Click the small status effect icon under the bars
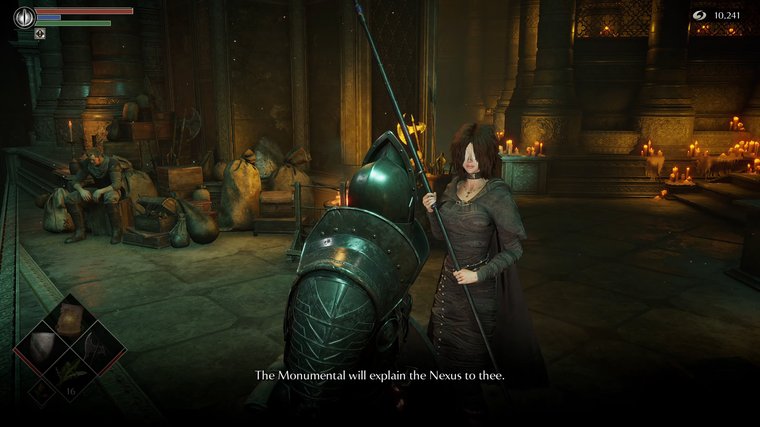Image resolution: width=760 pixels, height=427 pixels. pos(40,33)
